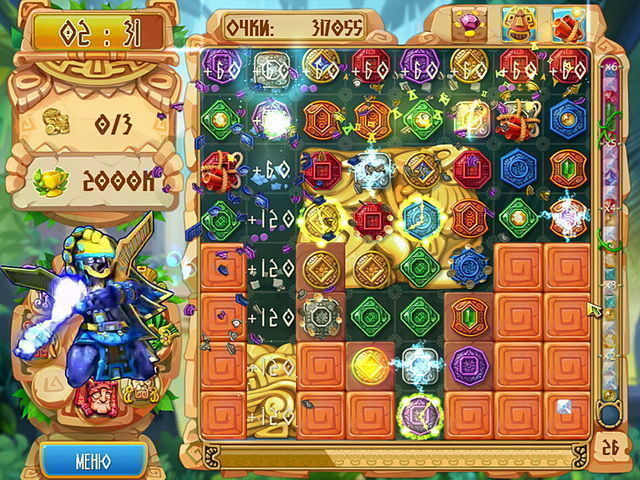Activate the purple gem power-up
The height and width of the screenshot is (480, 640).
(x=469, y=23)
